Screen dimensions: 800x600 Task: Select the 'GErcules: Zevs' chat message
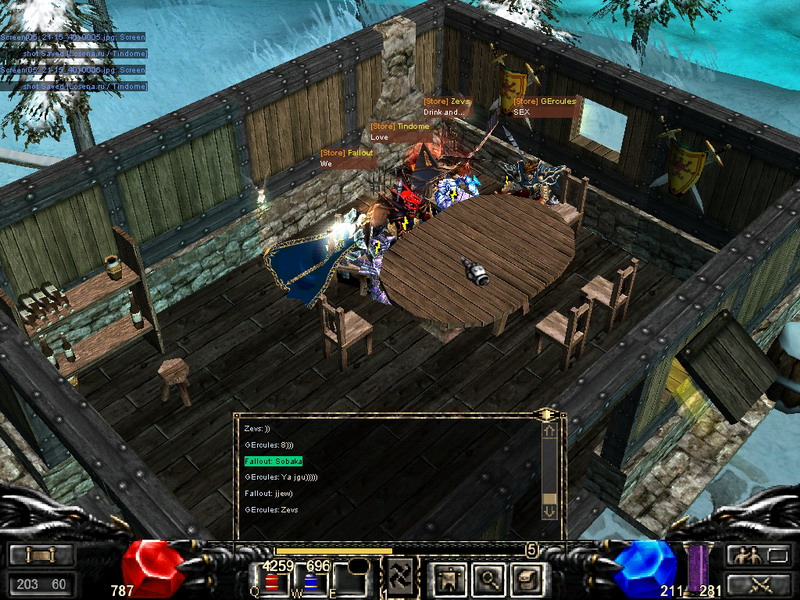click(x=271, y=510)
